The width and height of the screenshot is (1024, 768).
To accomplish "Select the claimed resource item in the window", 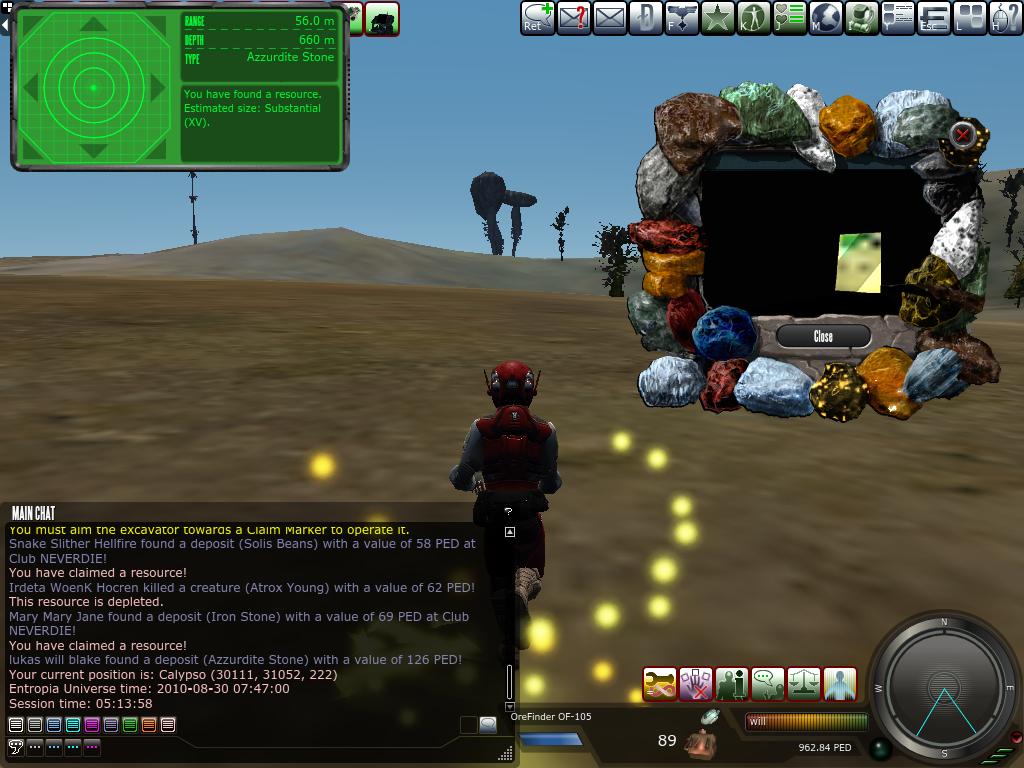I will 858,262.
